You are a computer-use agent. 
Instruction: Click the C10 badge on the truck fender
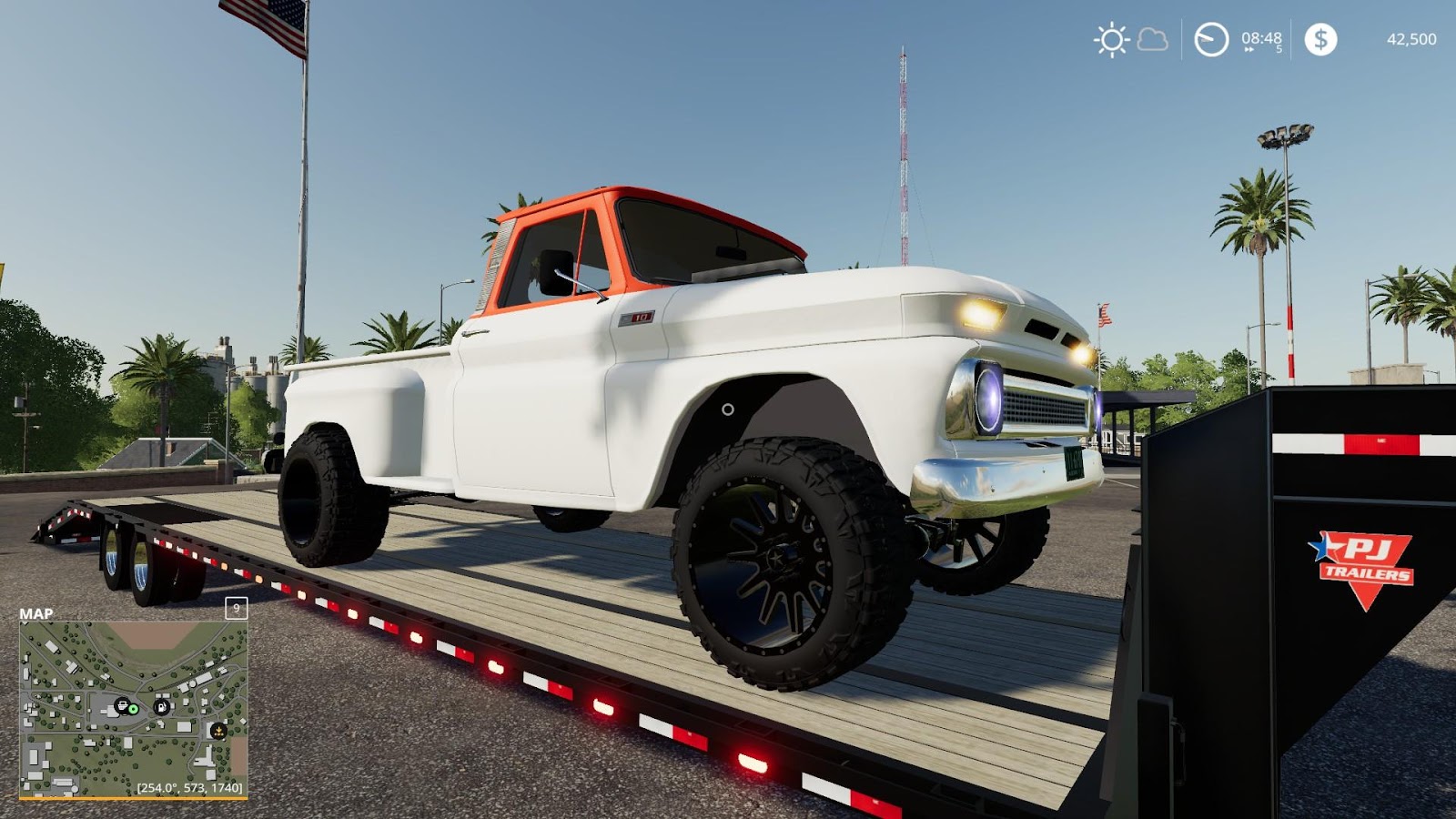click(x=637, y=317)
